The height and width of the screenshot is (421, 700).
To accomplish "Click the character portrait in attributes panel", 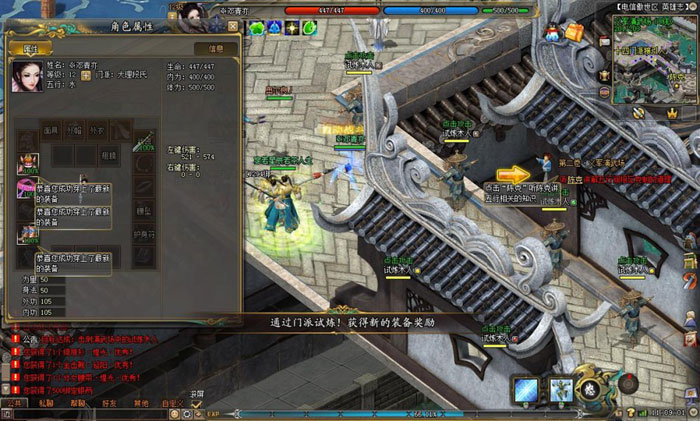I will click(26, 77).
